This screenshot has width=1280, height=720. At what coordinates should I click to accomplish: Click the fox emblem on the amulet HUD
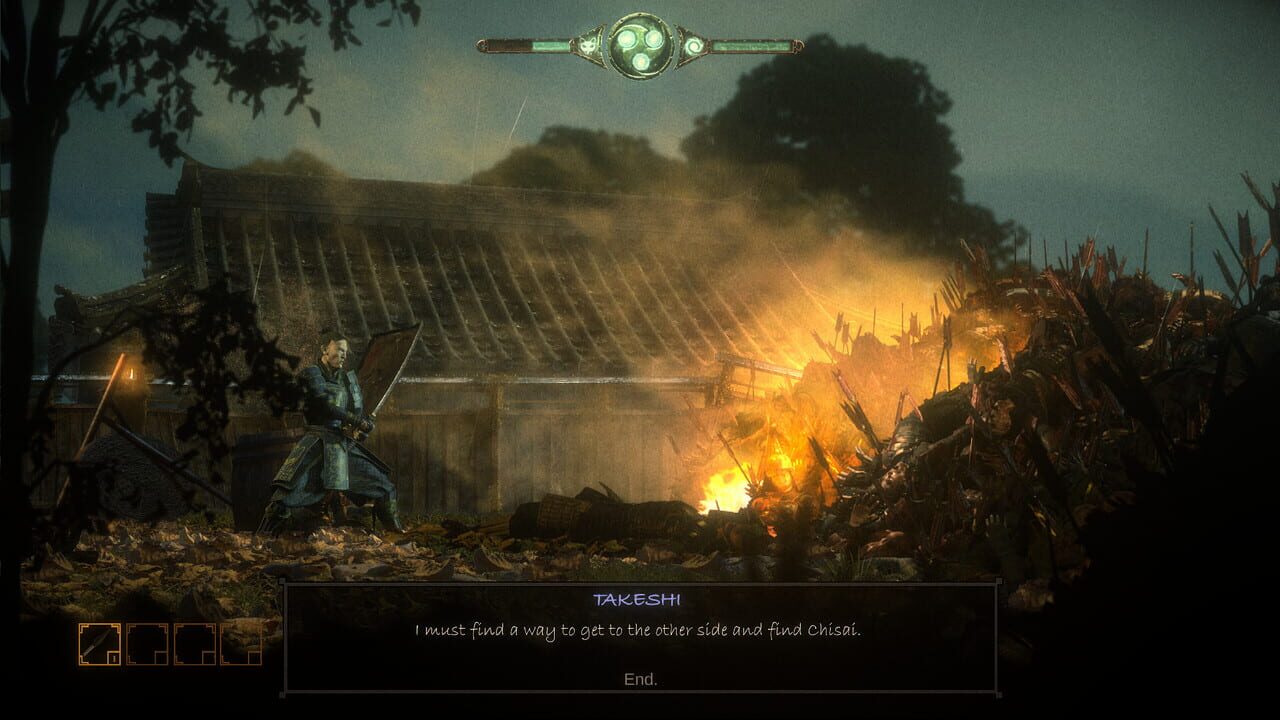pyautogui.click(x=587, y=46)
